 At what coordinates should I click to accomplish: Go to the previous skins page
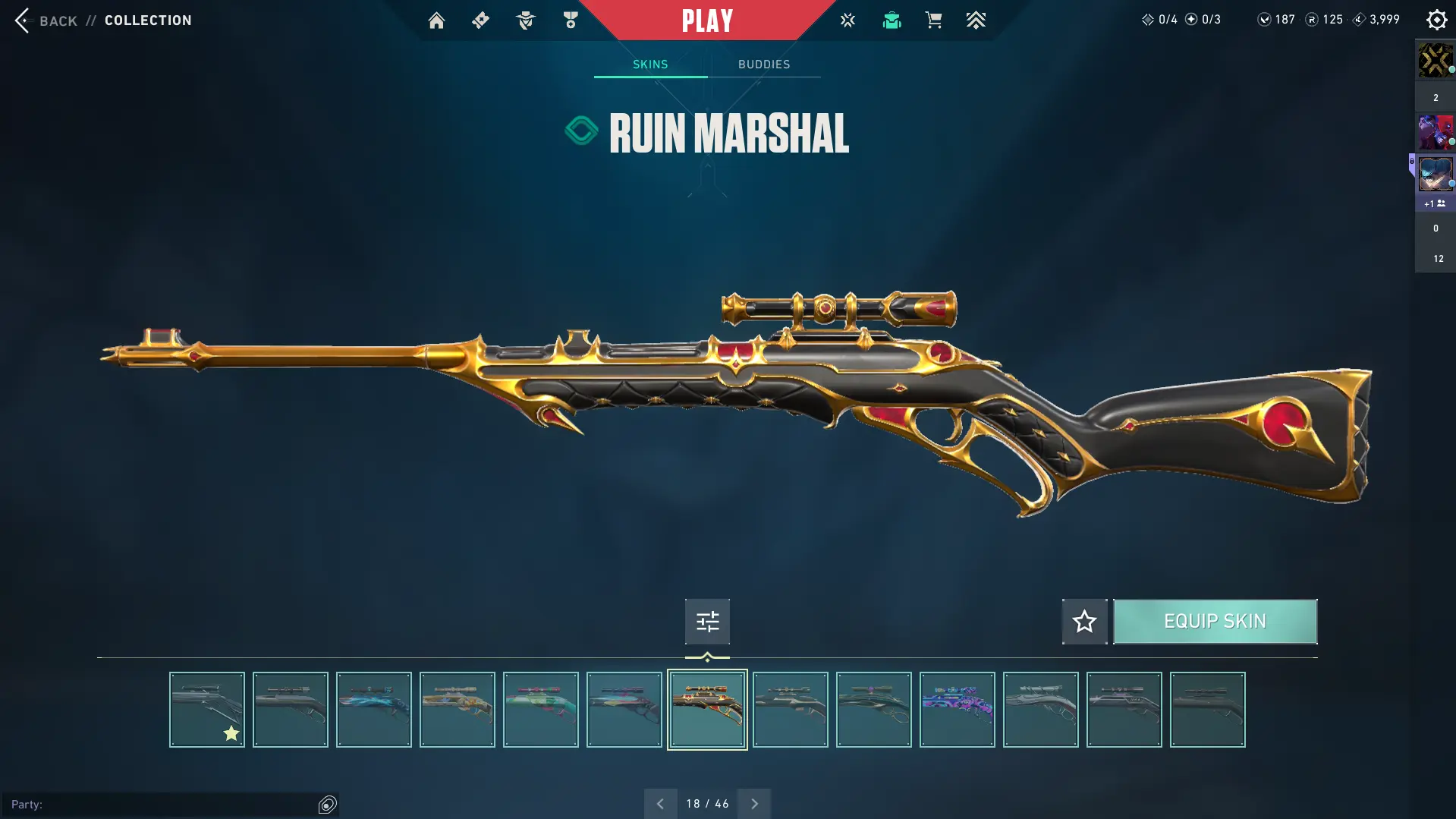tap(660, 804)
